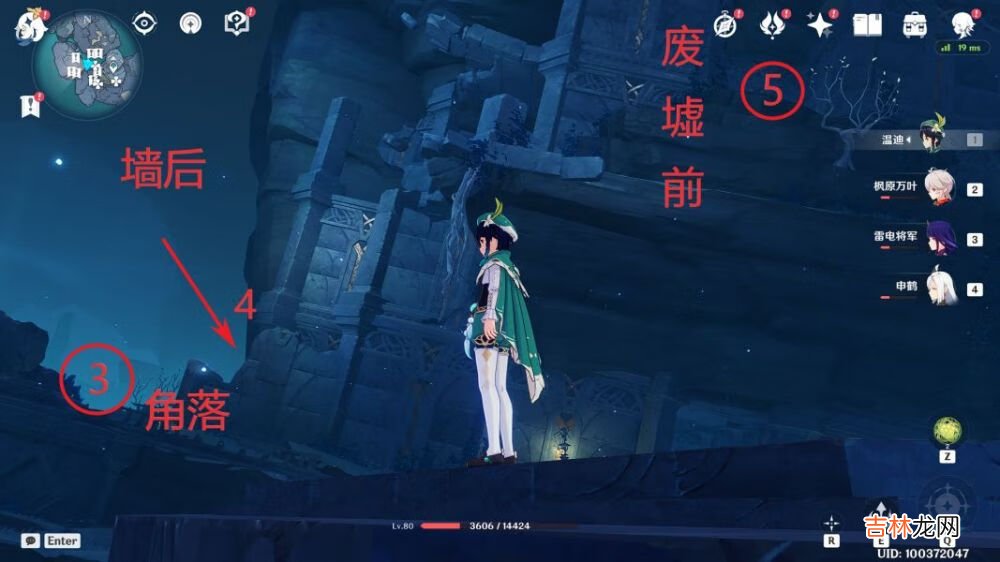Open the chat box icon

pyautogui.click(x=31, y=540)
